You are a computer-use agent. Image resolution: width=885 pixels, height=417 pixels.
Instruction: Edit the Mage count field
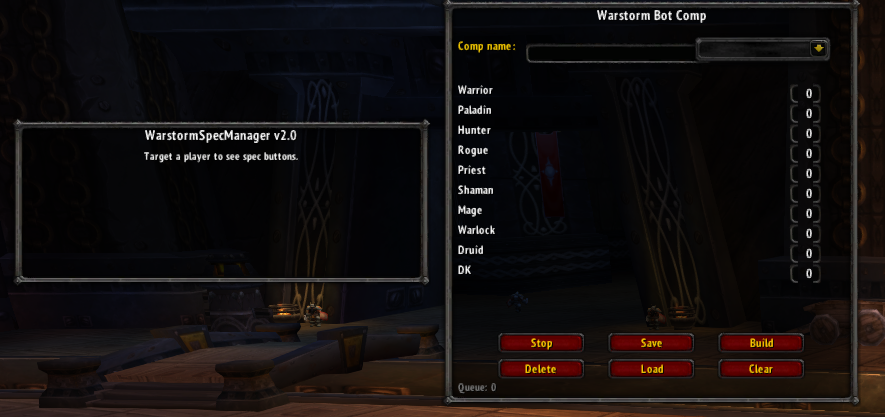click(807, 214)
